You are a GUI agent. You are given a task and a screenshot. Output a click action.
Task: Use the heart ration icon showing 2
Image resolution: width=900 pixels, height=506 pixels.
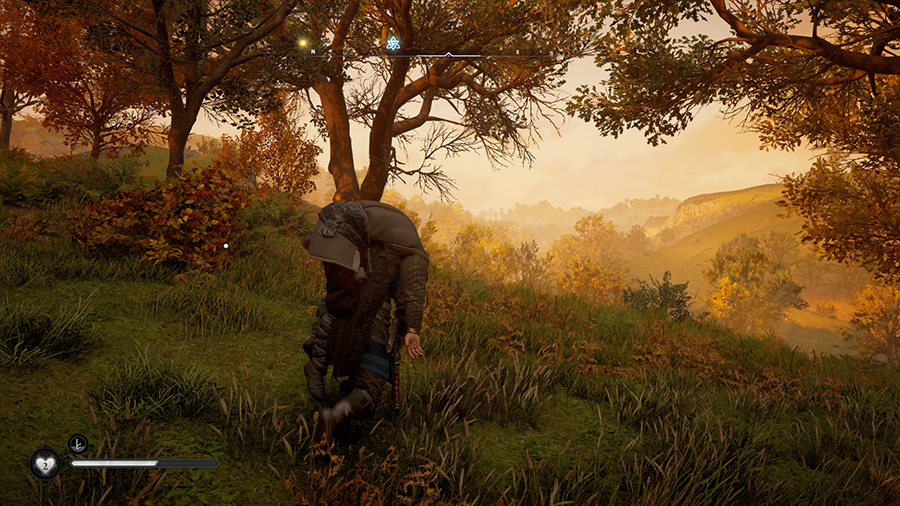click(x=45, y=463)
